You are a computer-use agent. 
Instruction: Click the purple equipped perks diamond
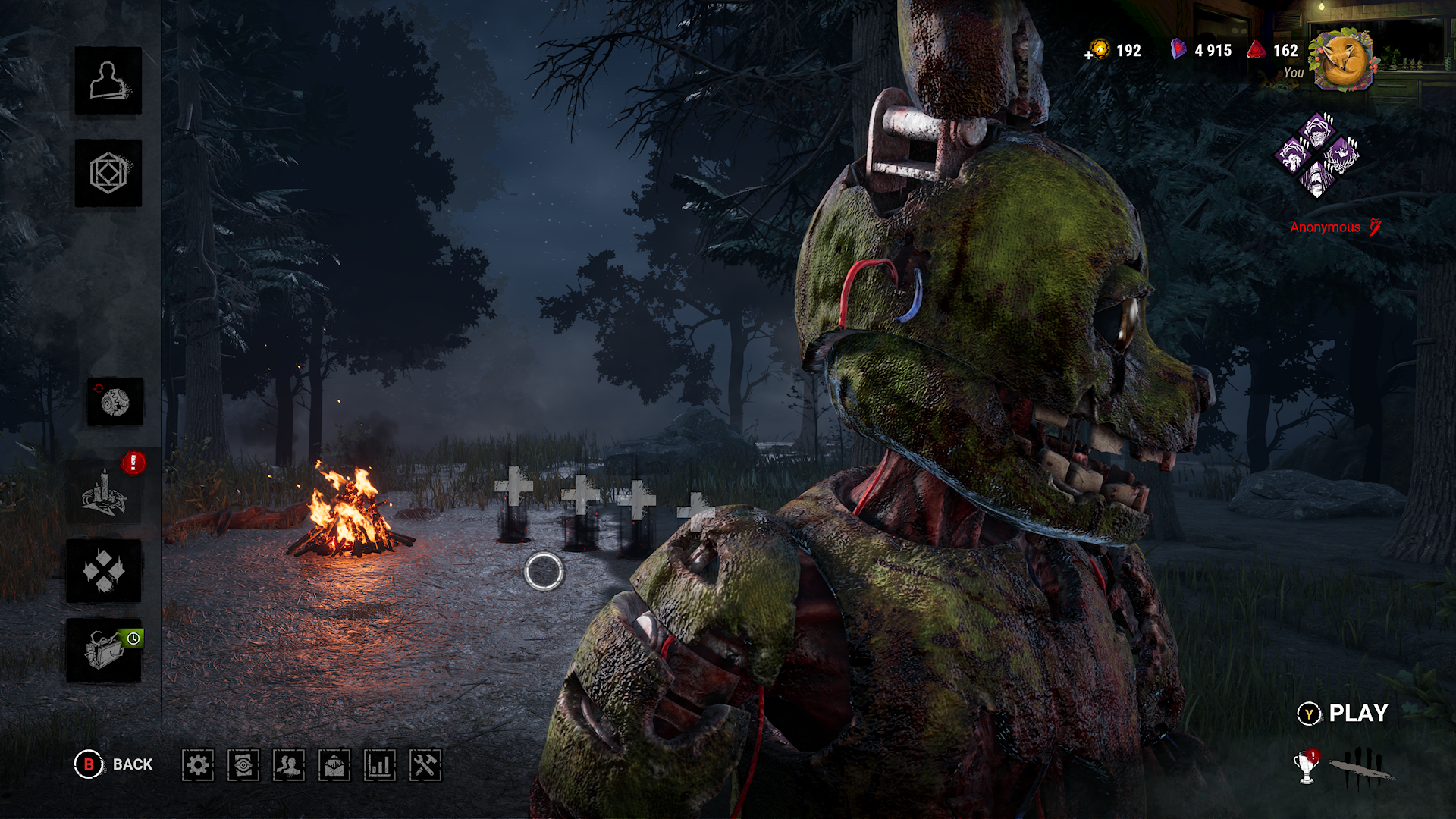(1317, 155)
